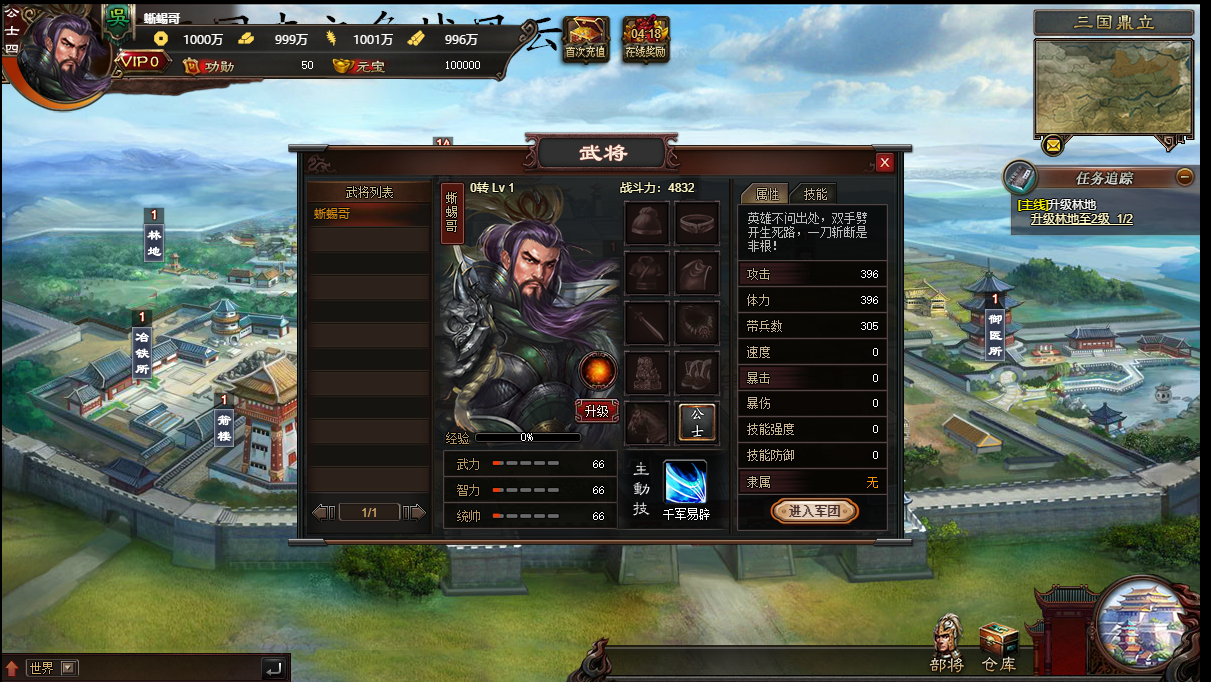Click the 升级 upgrade button
The width and height of the screenshot is (1211, 682).
click(x=596, y=411)
